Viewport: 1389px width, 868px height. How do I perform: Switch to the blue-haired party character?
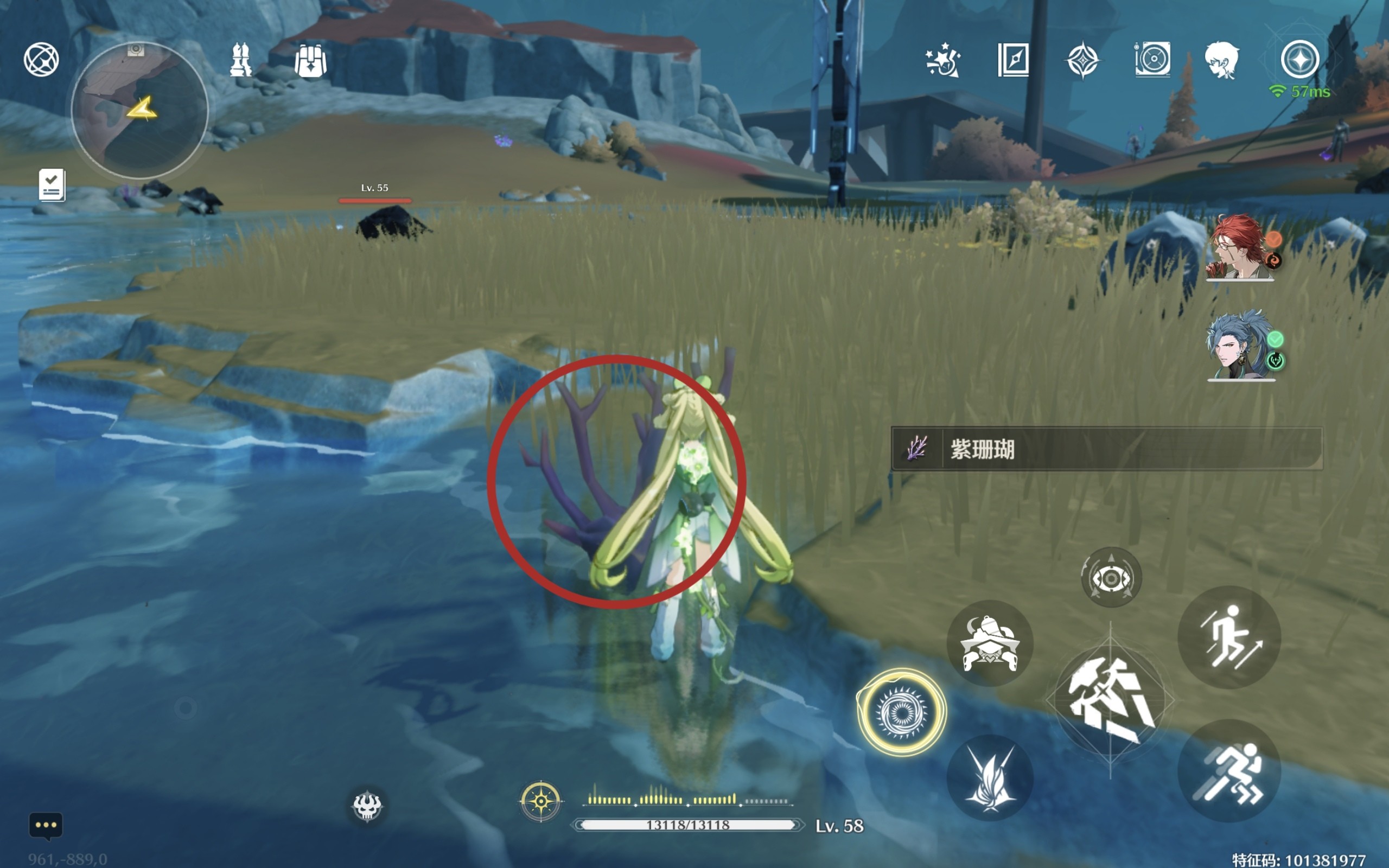click(1239, 345)
